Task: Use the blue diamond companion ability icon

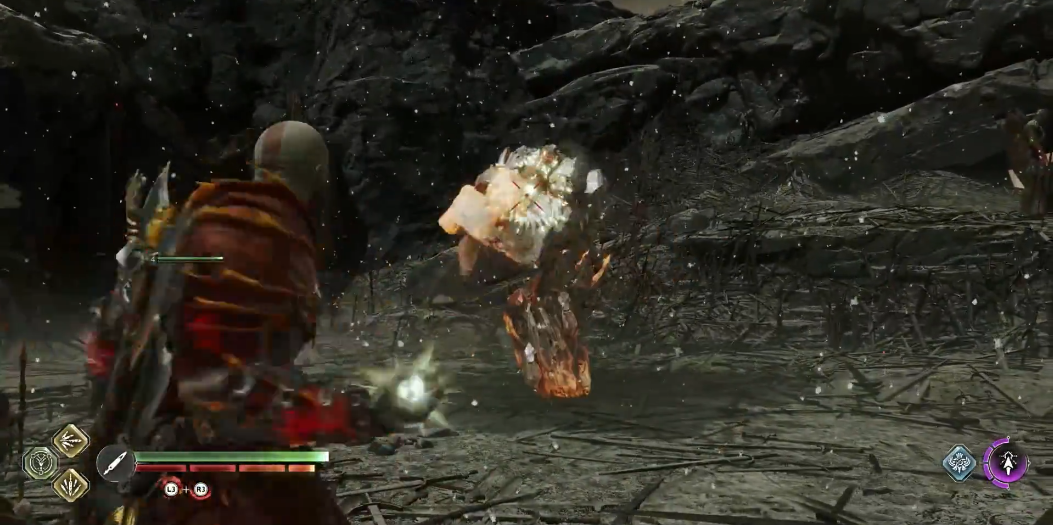Action: point(960,462)
